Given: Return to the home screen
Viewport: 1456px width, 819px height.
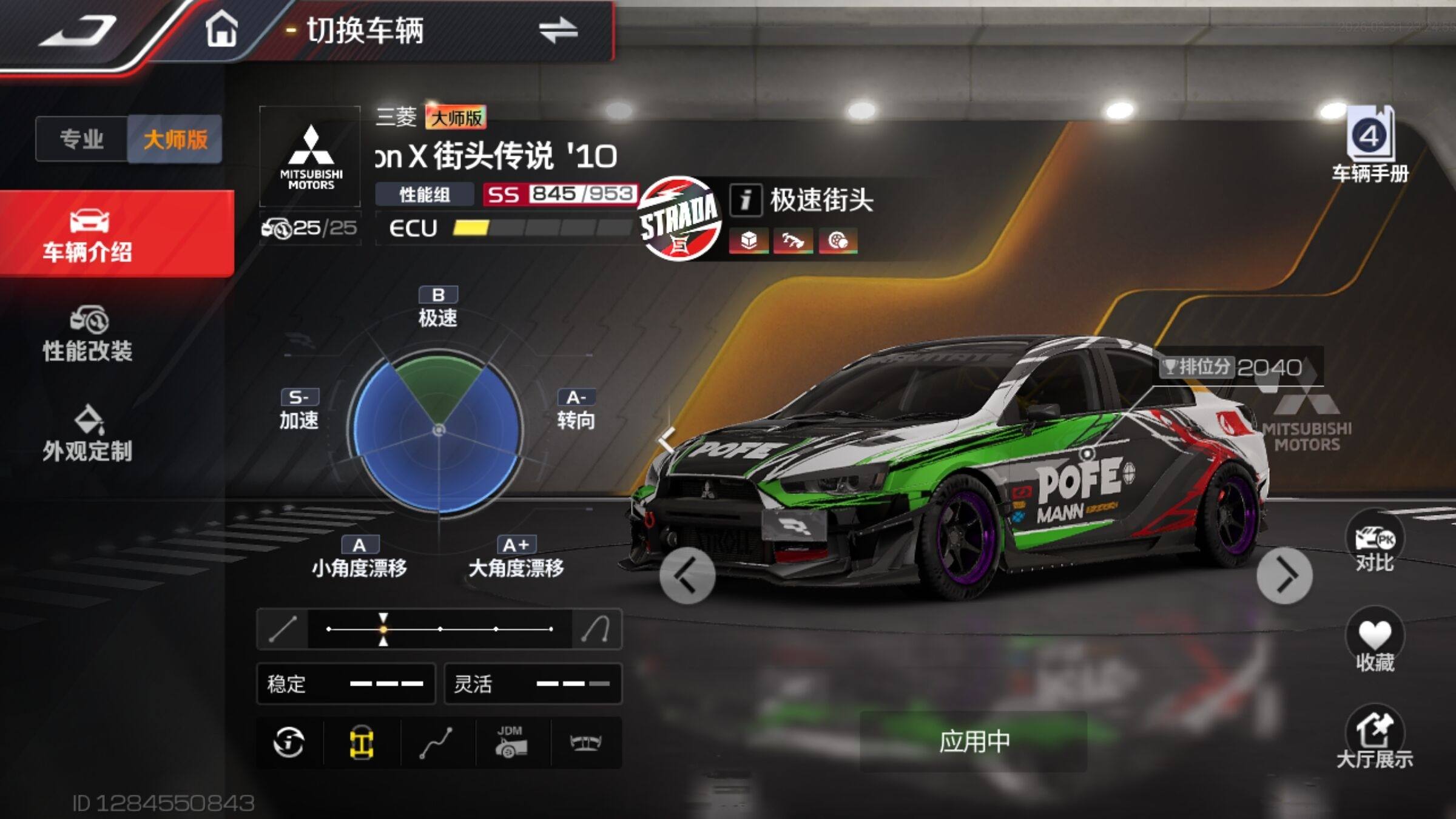Looking at the screenshot, I should point(221,30).
